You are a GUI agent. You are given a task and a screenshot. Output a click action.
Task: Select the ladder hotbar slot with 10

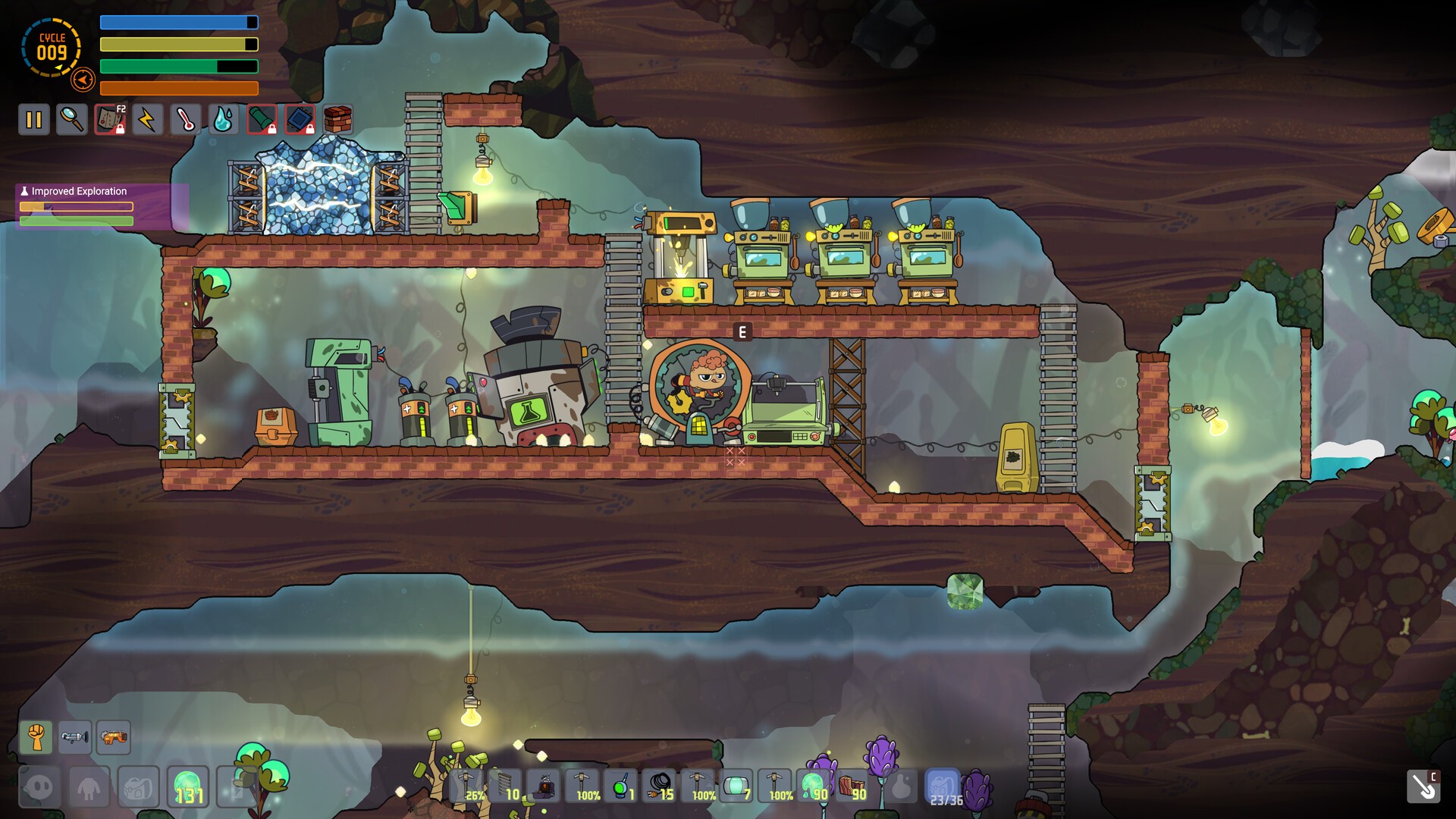tap(506, 786)
